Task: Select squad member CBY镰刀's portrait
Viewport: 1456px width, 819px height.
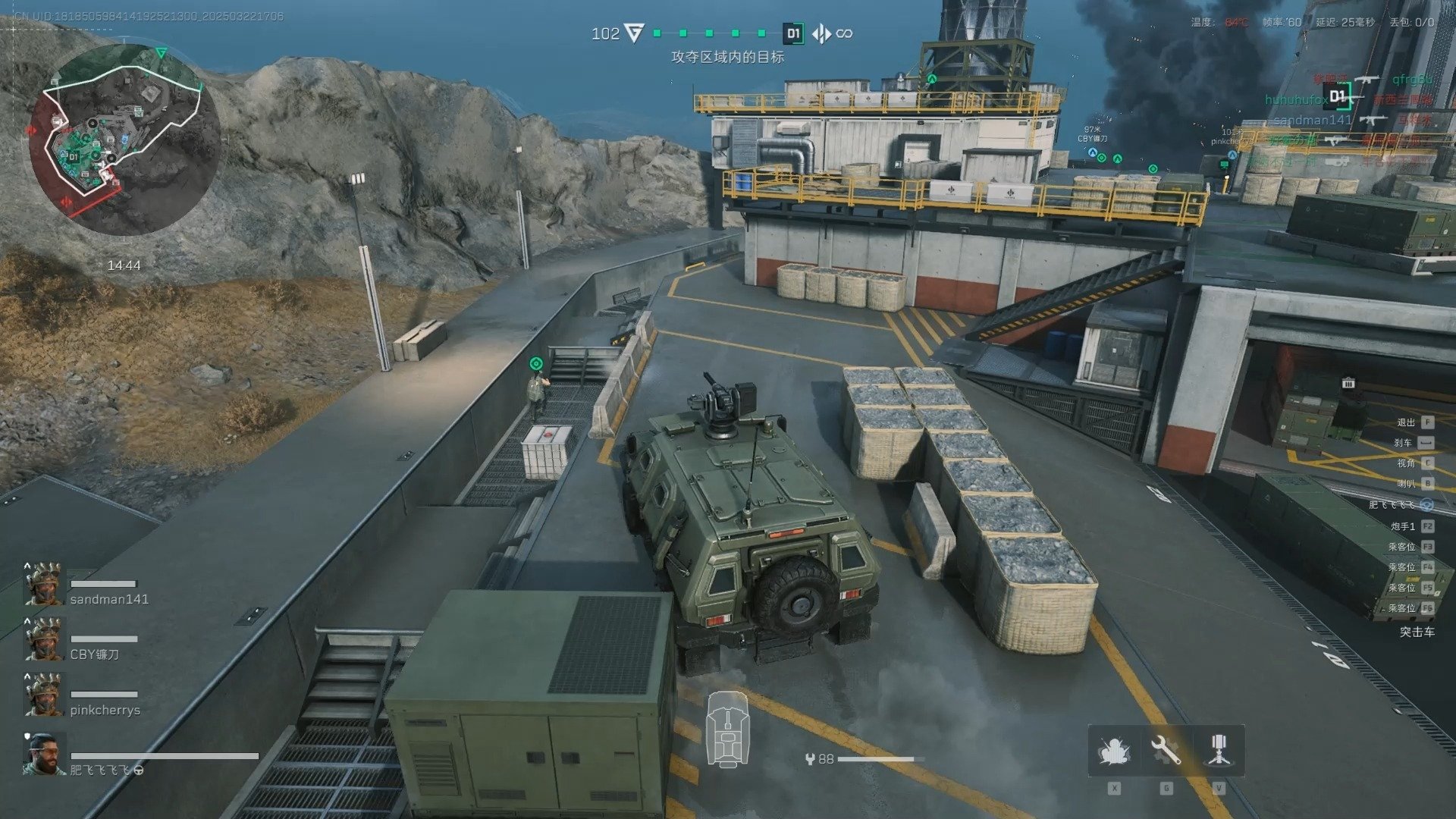Action: click(43, 640)
